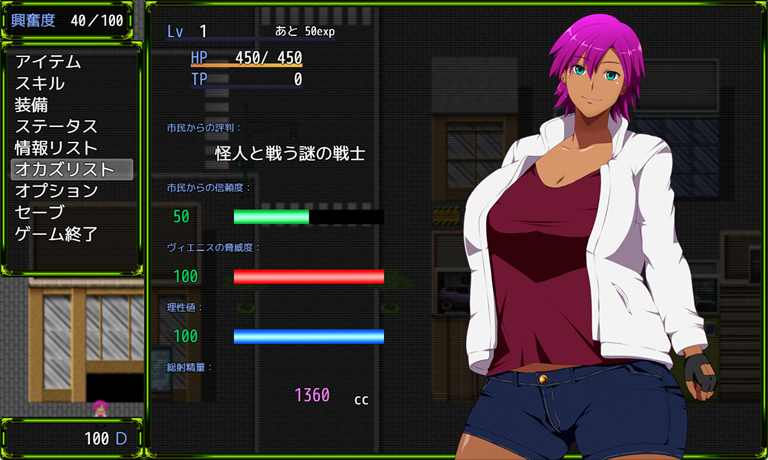Choose the 装備 option
This screenshot has height=460, width=768.
(x=32, y=105)
